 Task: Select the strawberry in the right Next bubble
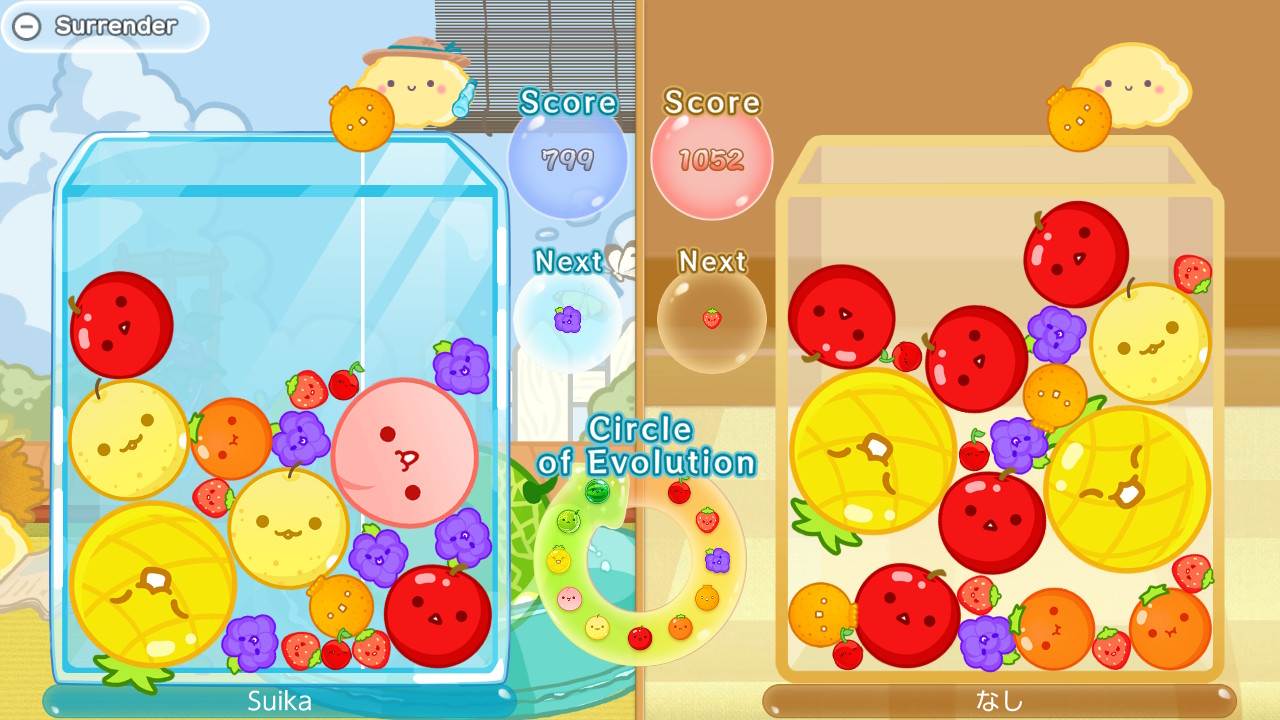tap(711, 318)
